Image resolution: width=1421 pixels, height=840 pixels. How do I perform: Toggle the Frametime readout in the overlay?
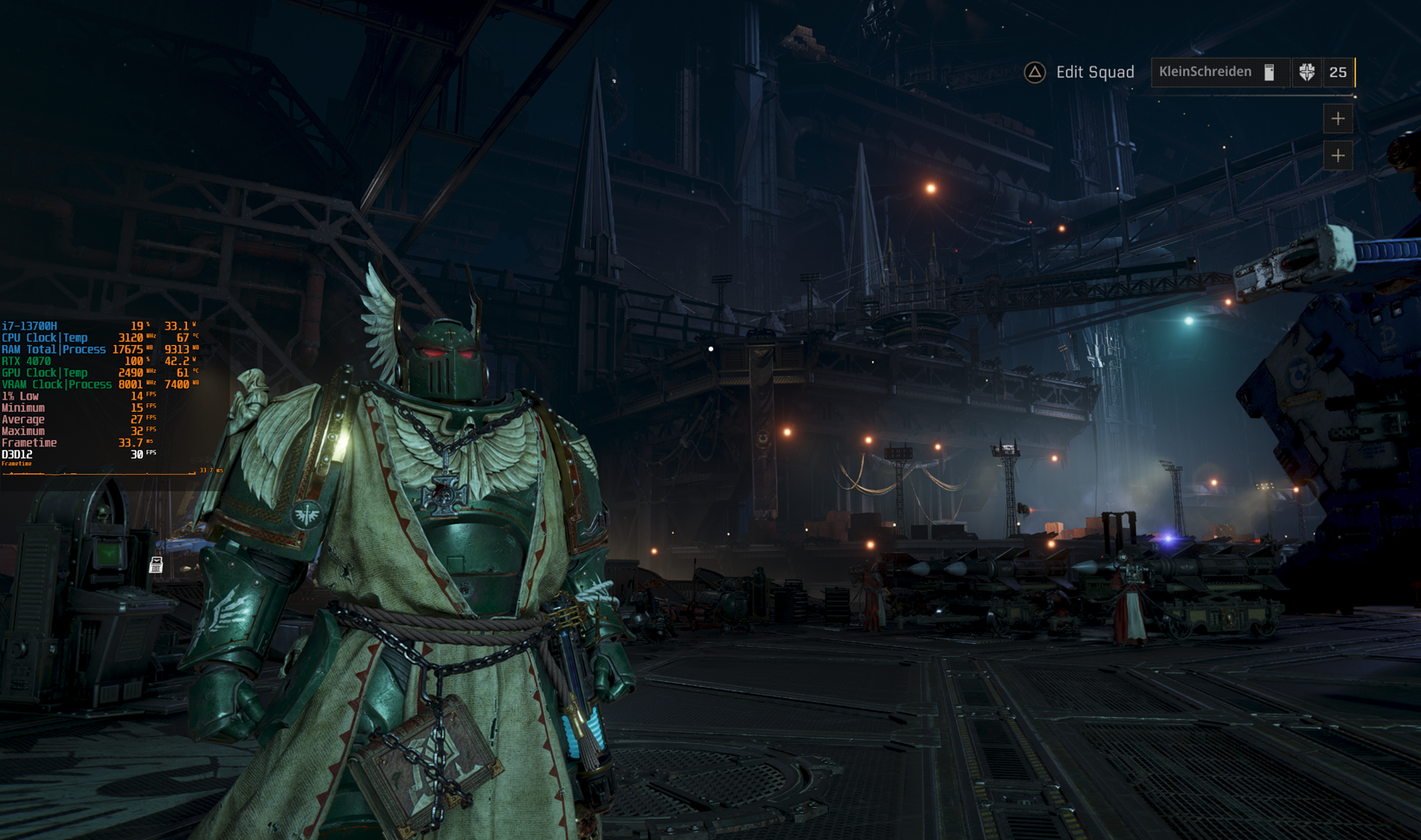(28, 442)
